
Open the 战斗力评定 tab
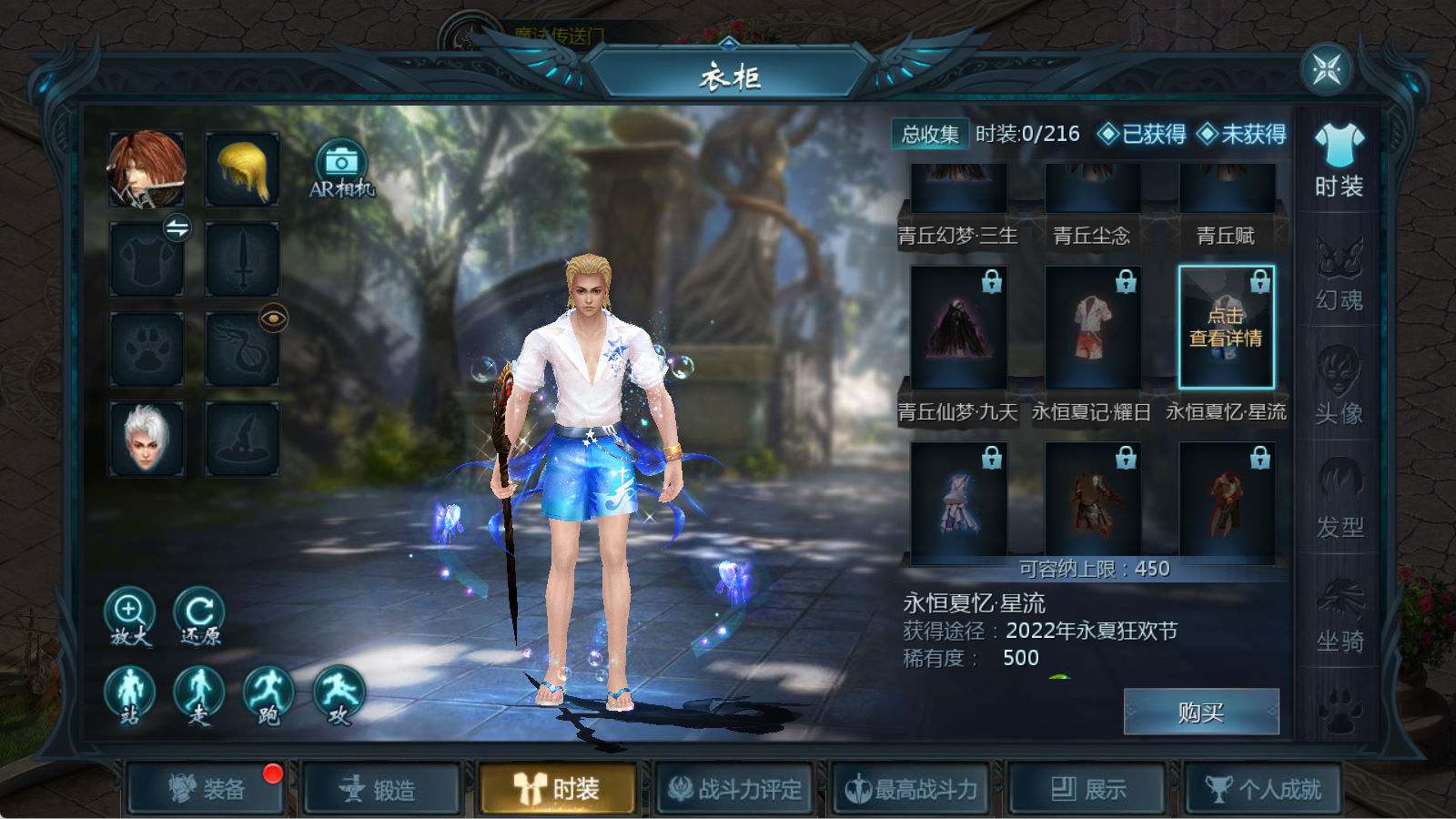[x=735, y=789]
